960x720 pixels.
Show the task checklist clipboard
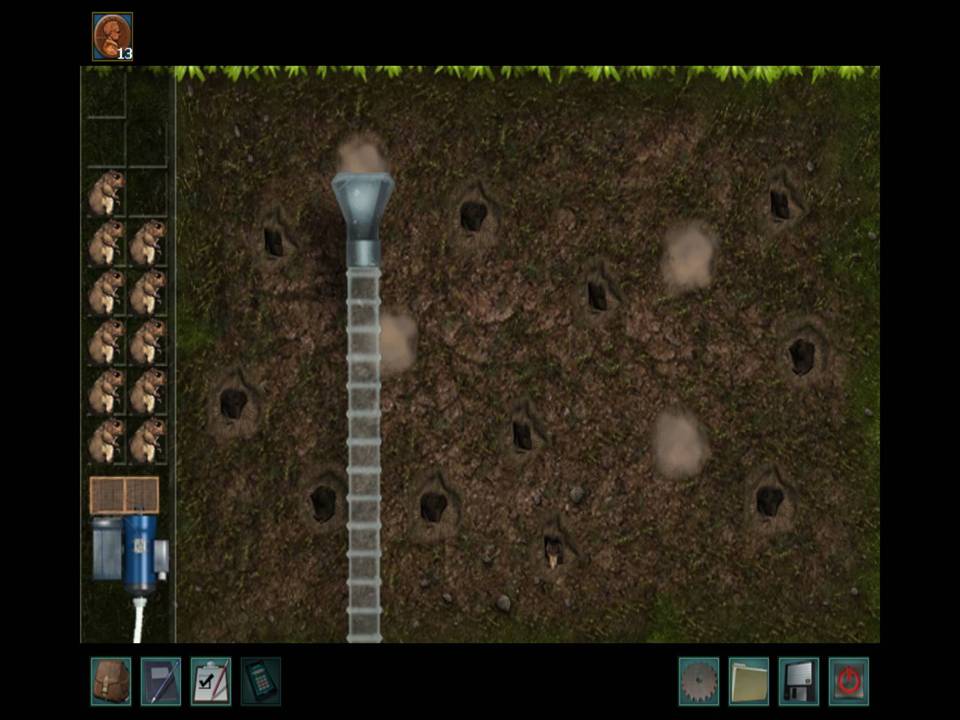(210, 681)
